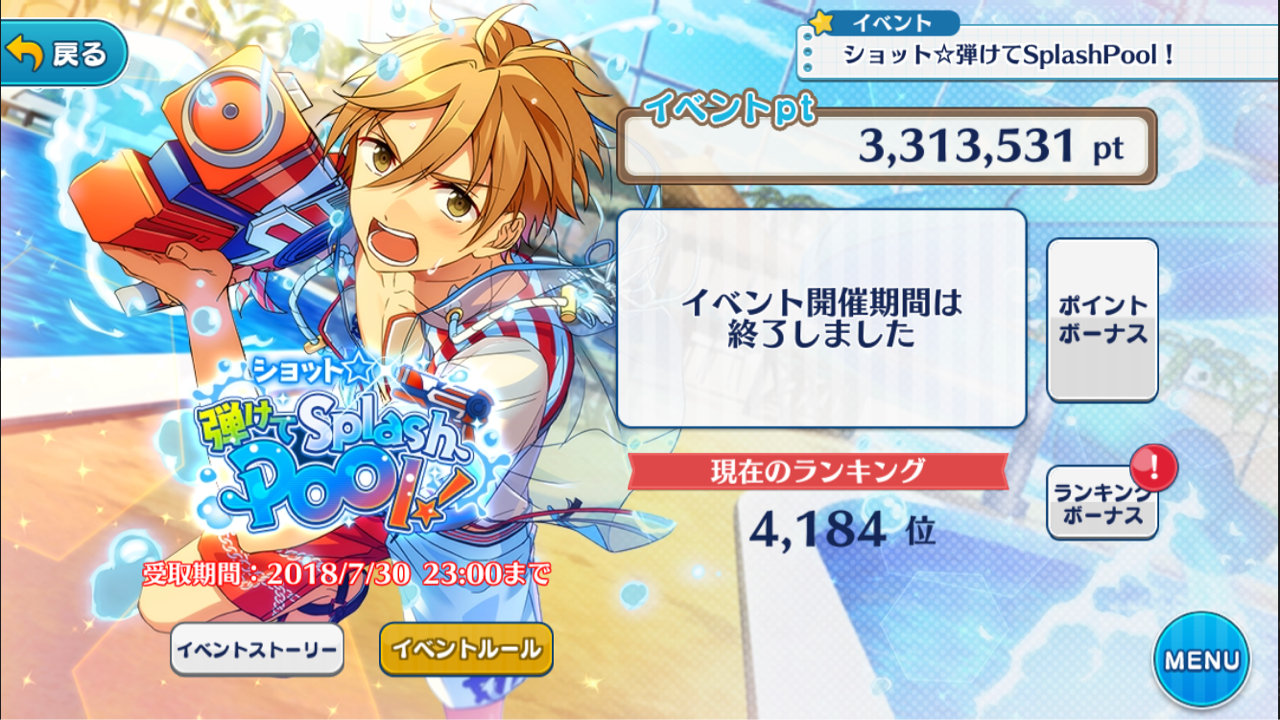
Task: Select the ポイントボーナス panel button
Action: coord(1102,318)
